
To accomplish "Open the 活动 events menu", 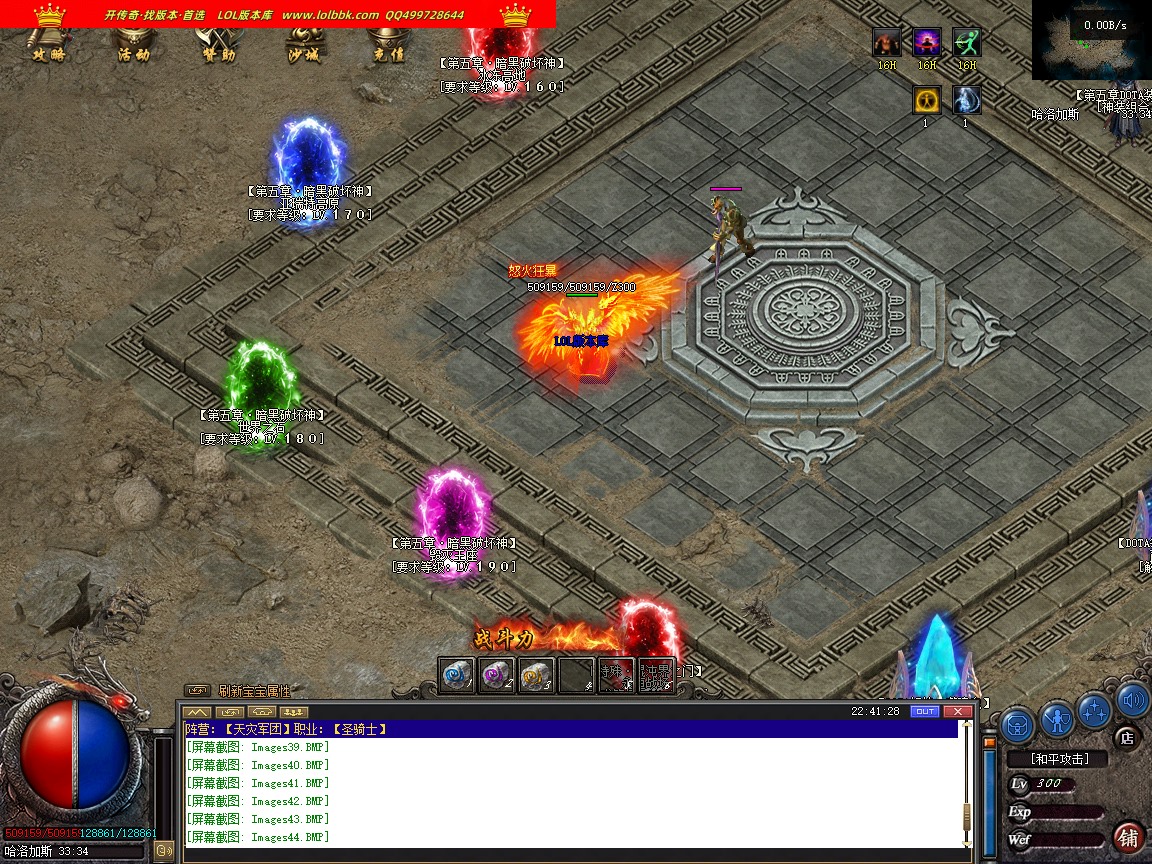I will [133, 47].
